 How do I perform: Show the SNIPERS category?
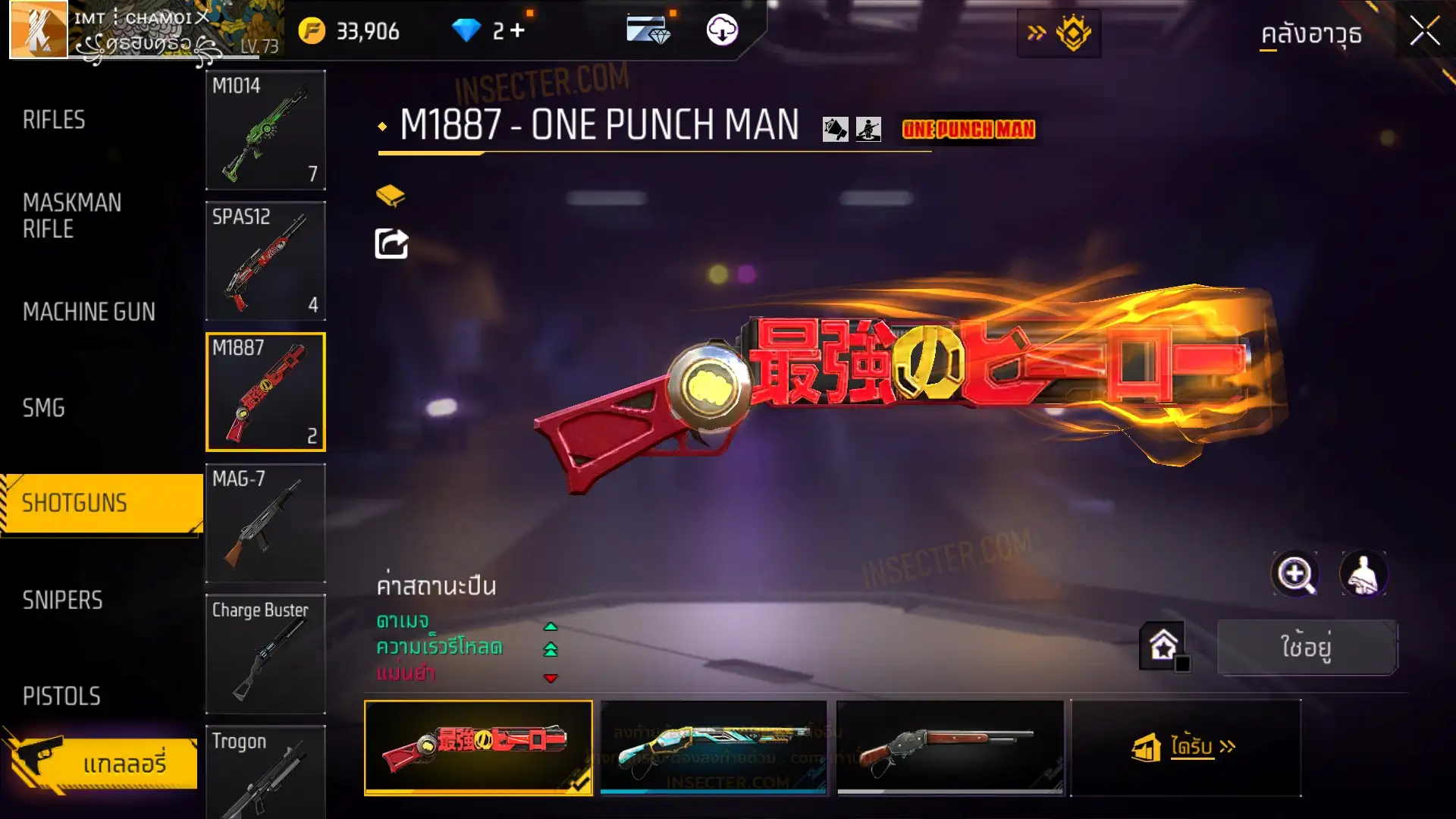pos(62,601)
